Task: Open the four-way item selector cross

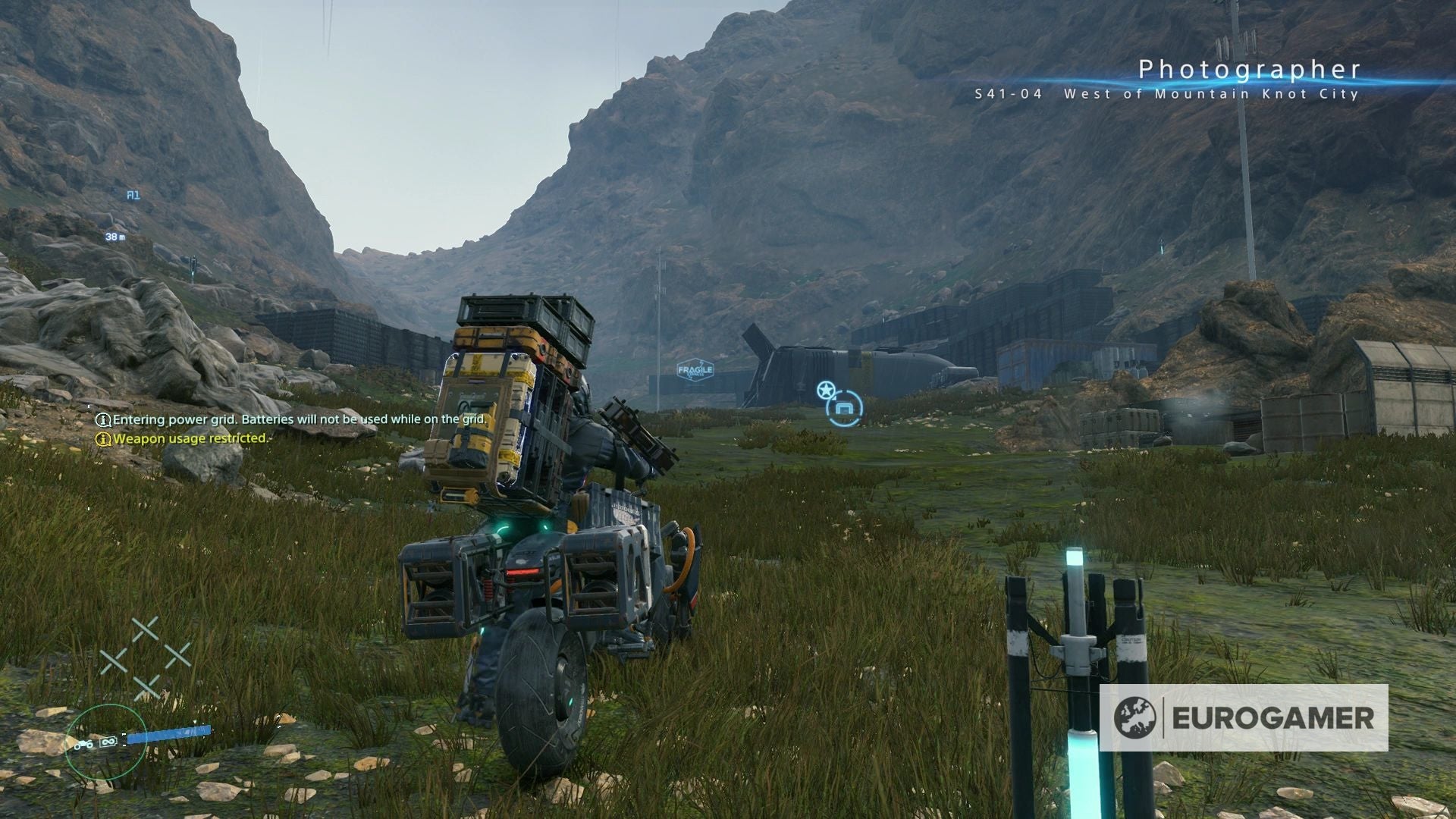Action: click(146, 657)
